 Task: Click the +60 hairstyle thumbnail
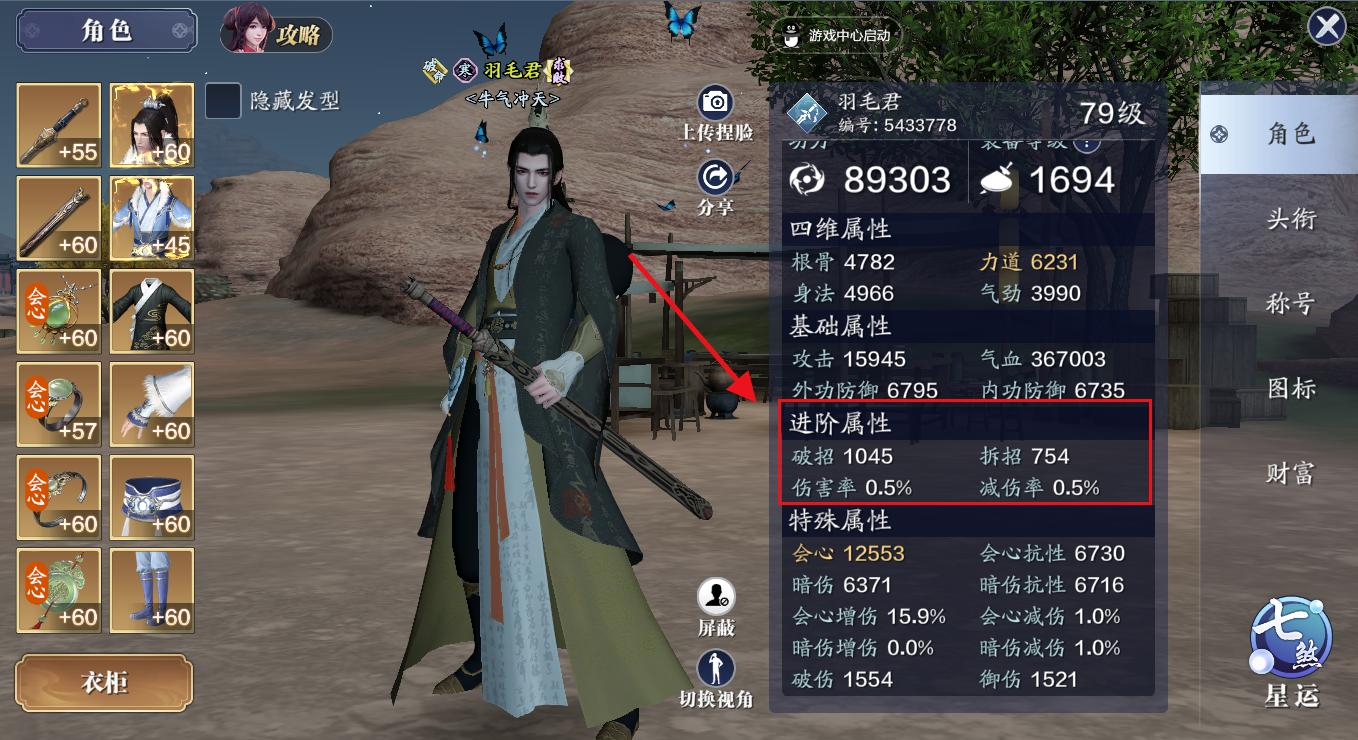152,125
